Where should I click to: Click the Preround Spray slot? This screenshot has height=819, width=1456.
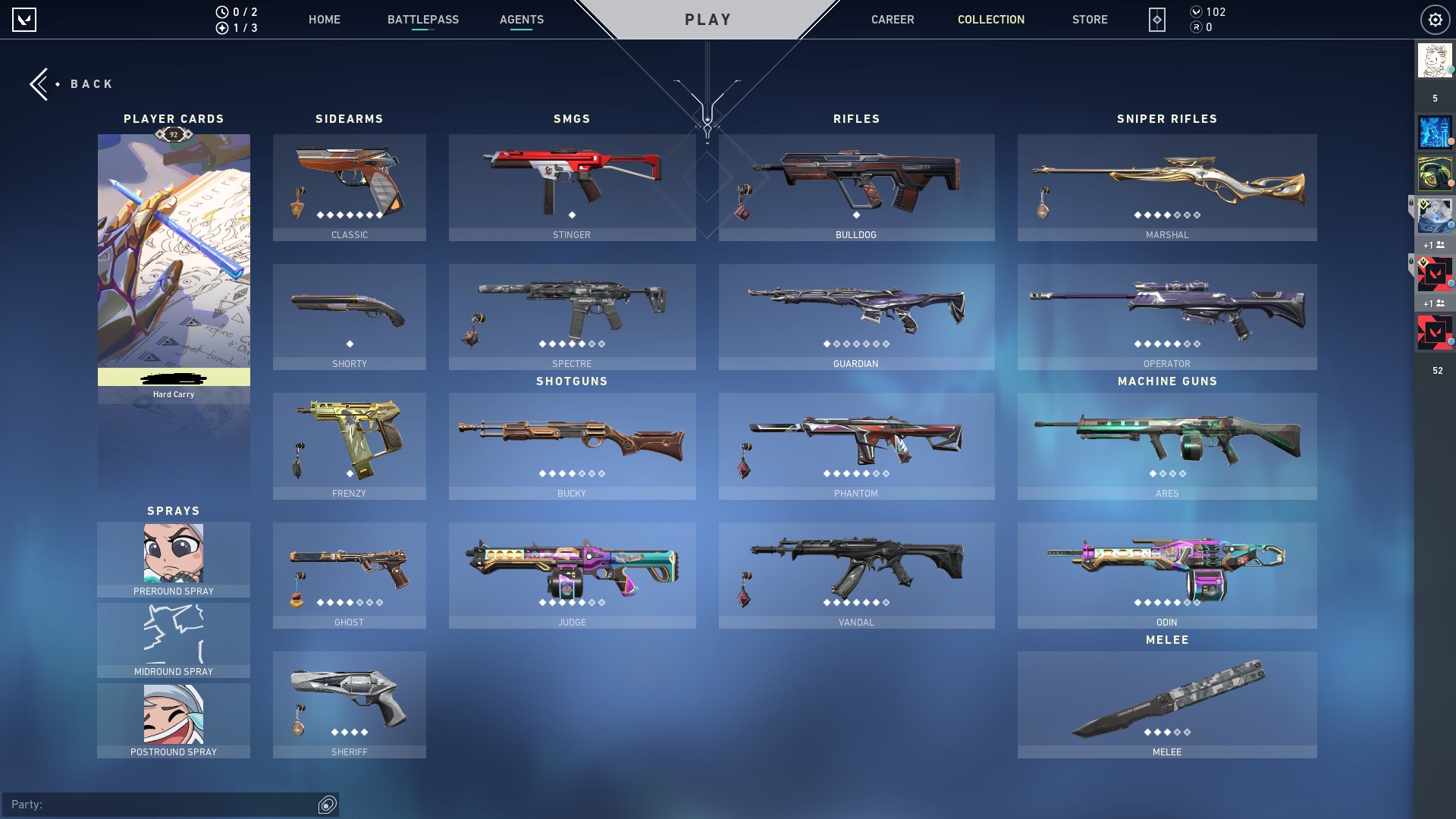pos(173,558)
